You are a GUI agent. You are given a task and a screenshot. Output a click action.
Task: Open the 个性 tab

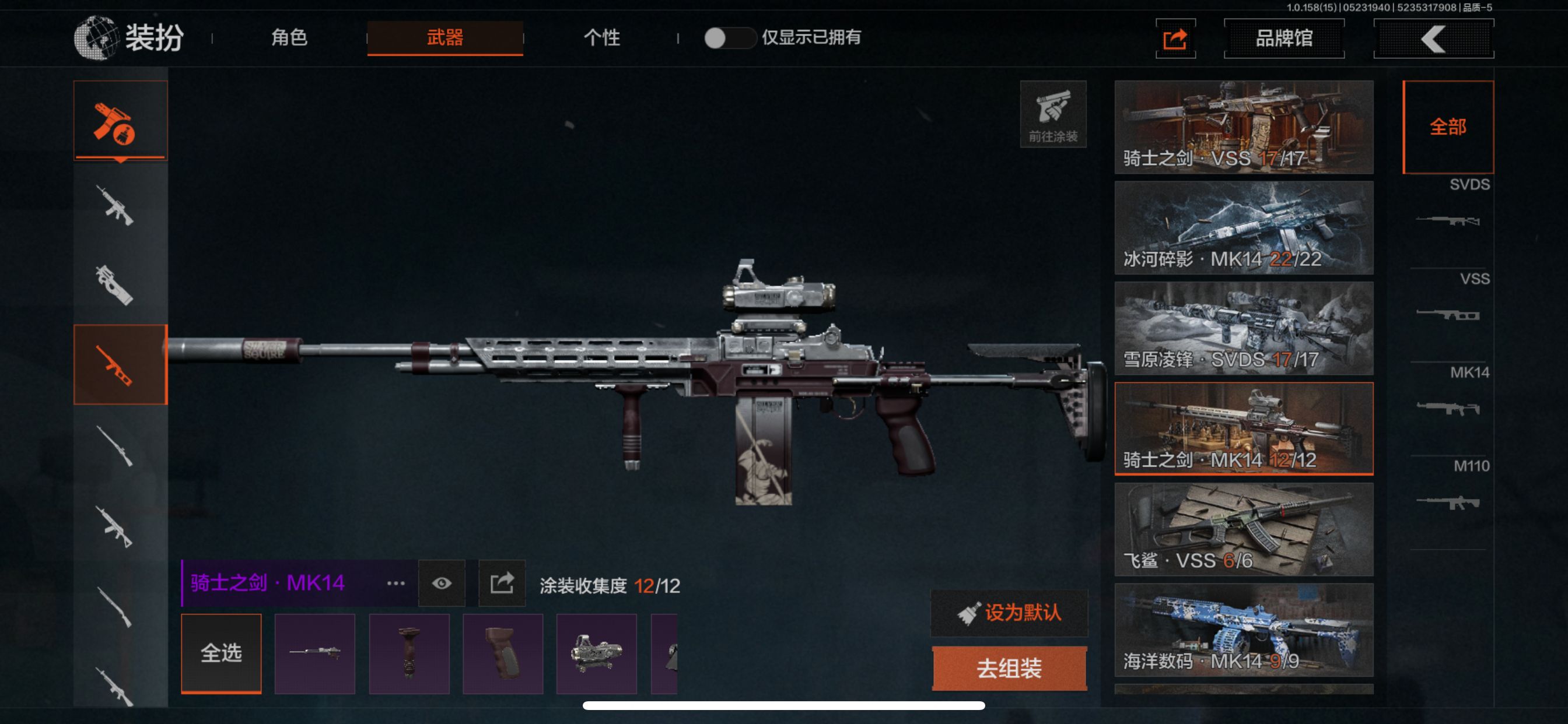coord(601,38)
